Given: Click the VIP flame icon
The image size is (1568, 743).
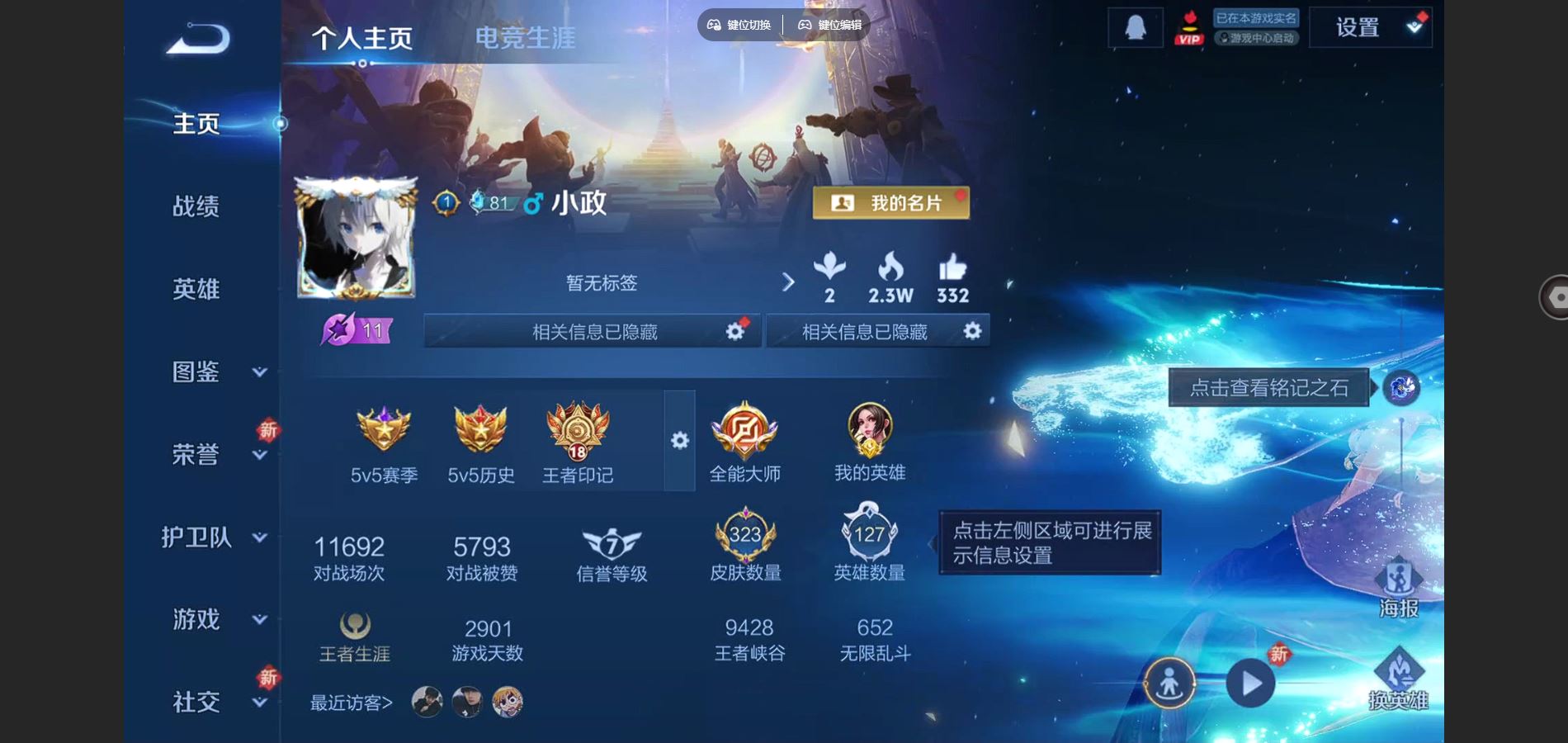Looking at the screenshot, I should 1191,26.
